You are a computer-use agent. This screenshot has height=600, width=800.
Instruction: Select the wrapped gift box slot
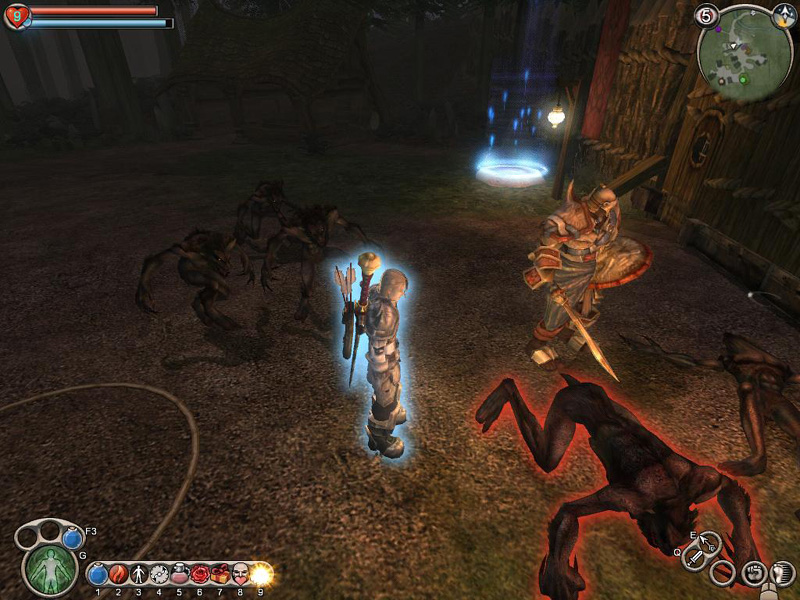220,575
